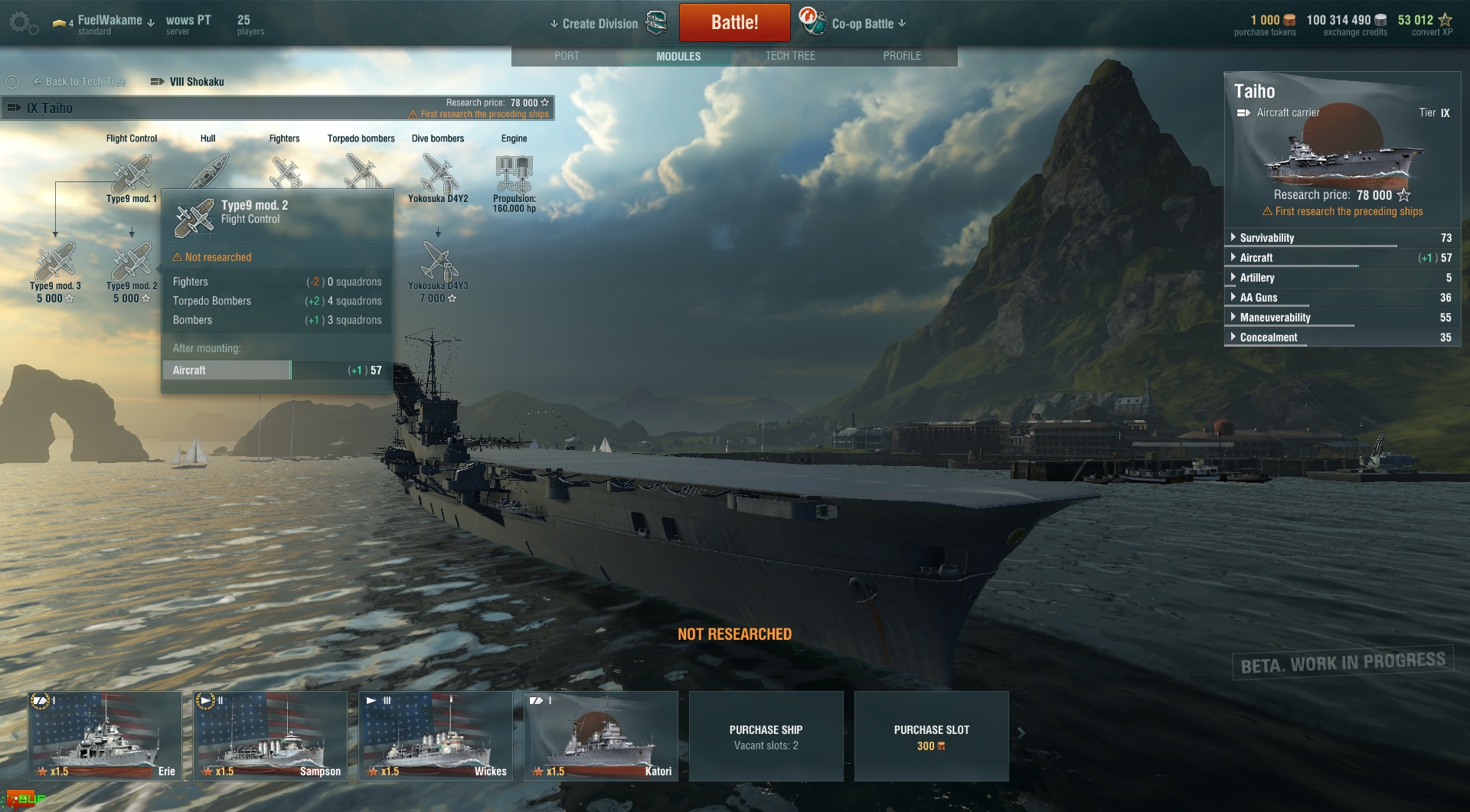Open the Co-op Battle mode dropdown
The width and height of the screenshot is (1470, 812).
pos(868,24)
